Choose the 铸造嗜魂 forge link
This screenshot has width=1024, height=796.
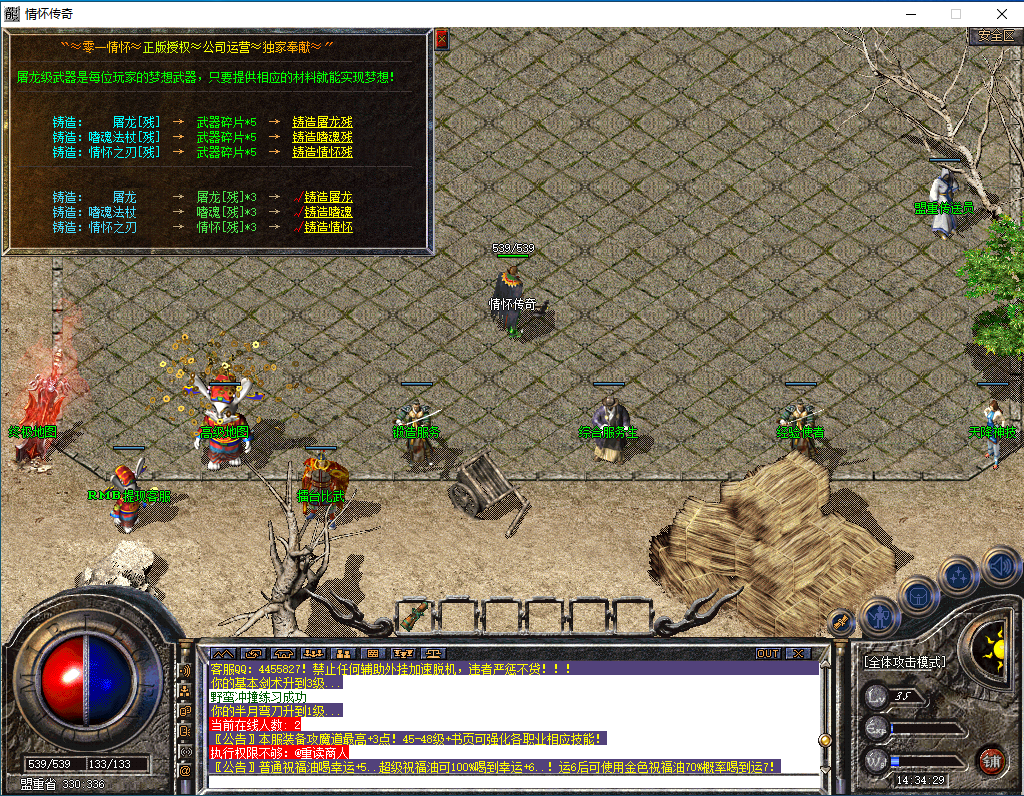tap(328, 212)
